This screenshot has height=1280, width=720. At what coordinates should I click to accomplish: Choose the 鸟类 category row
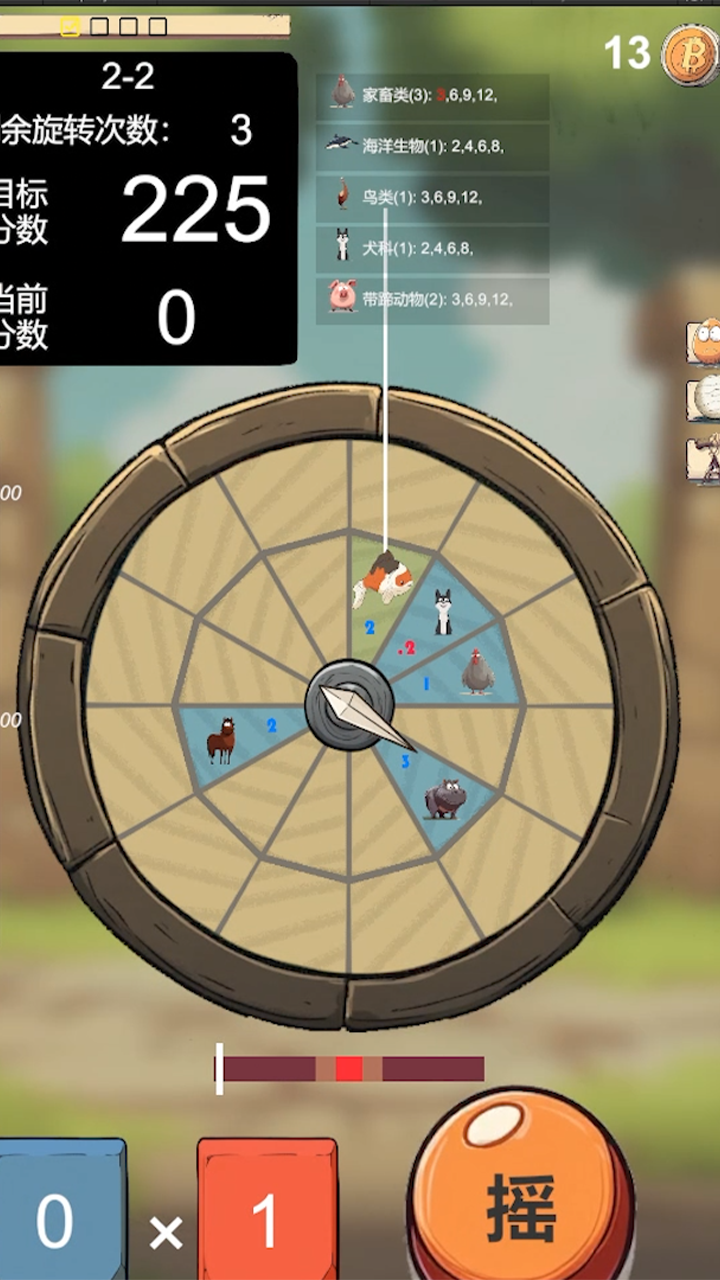tap(432, 198)
